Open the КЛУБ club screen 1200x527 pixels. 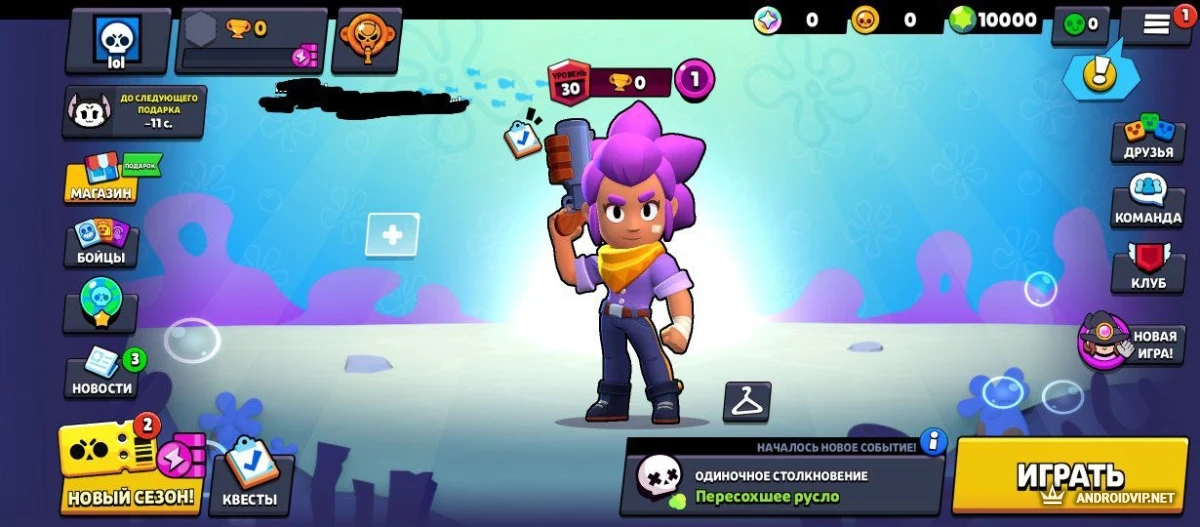[x=1148, y=266]
